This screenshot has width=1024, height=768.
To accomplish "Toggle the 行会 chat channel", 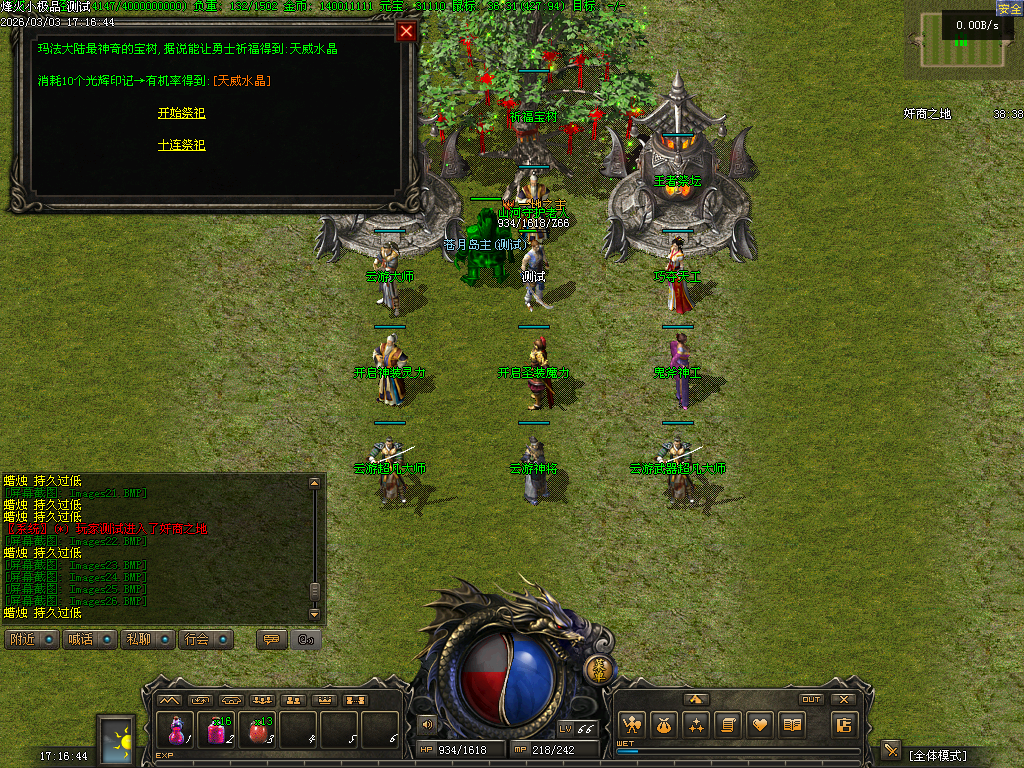I will point(207,639).
